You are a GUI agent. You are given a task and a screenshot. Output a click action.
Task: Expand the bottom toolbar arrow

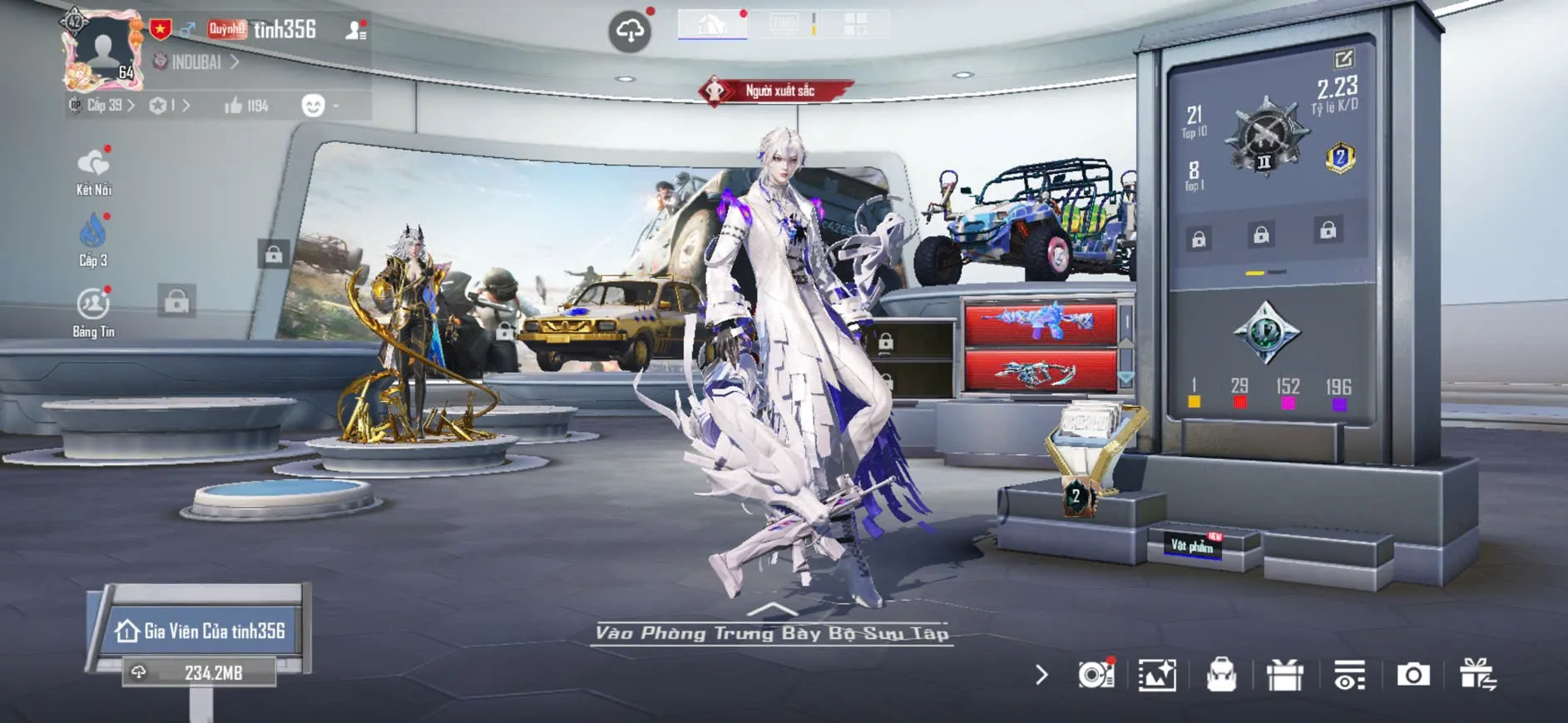[1041, 675]
